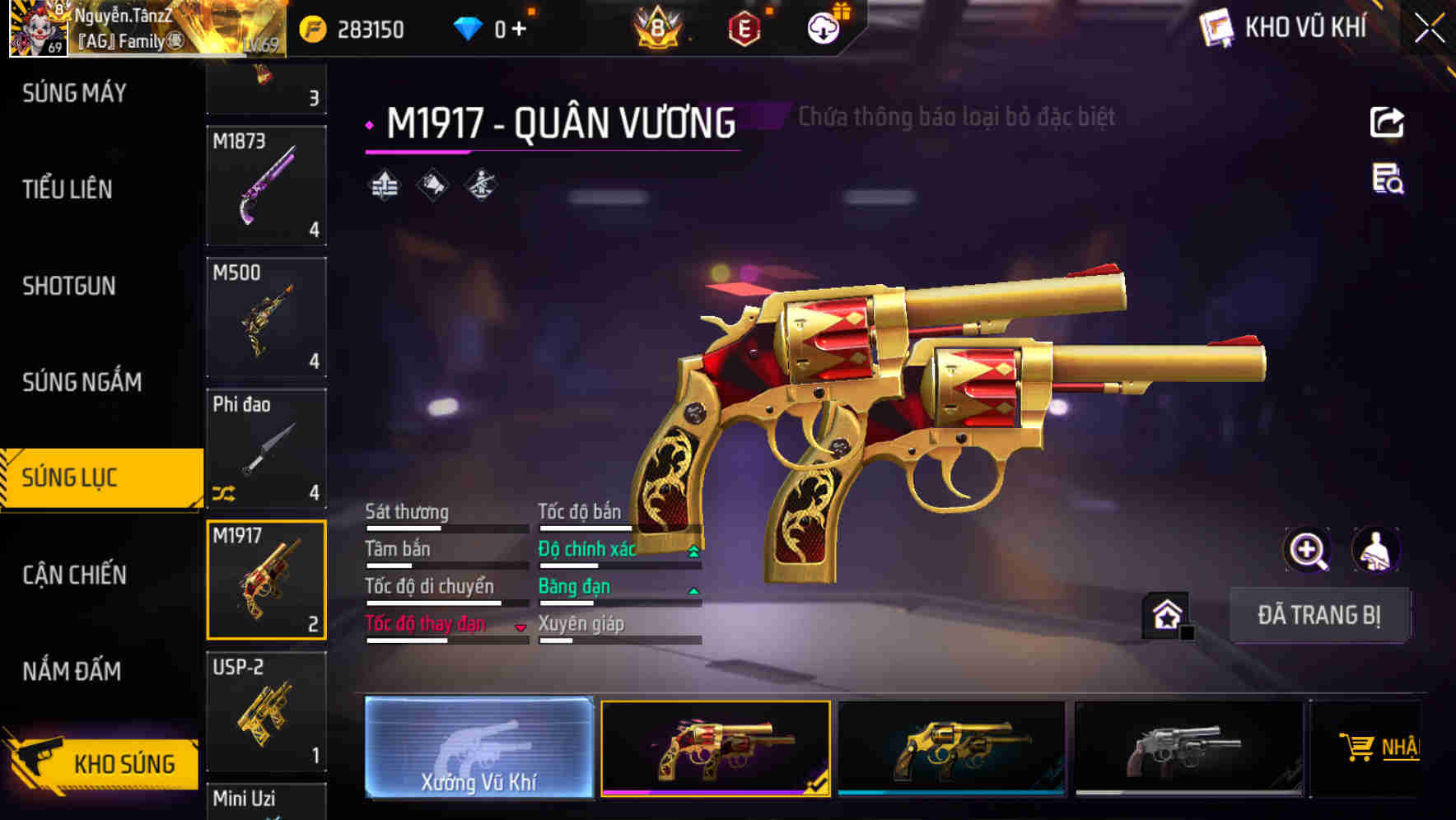Click the megaphone attribute diamond icon
1456x820 pixels.
pos(434,186)
